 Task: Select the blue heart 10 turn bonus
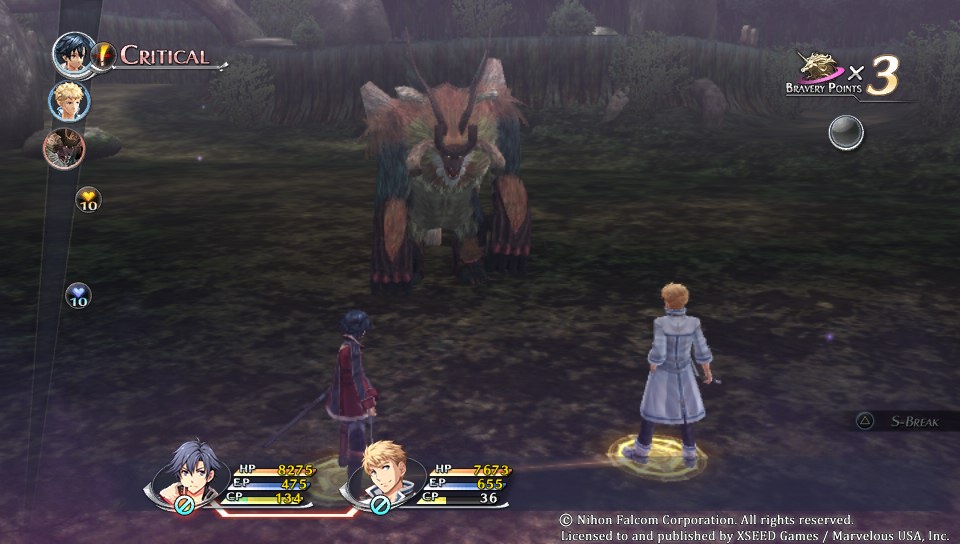(x=79, y=295)
